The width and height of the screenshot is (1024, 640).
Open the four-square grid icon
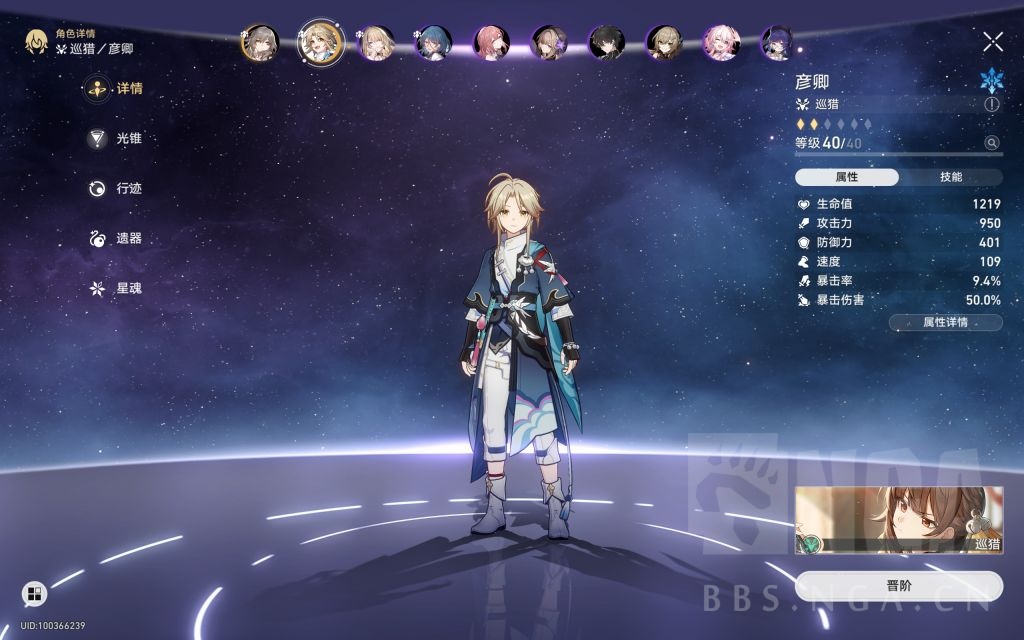point(34,594)
